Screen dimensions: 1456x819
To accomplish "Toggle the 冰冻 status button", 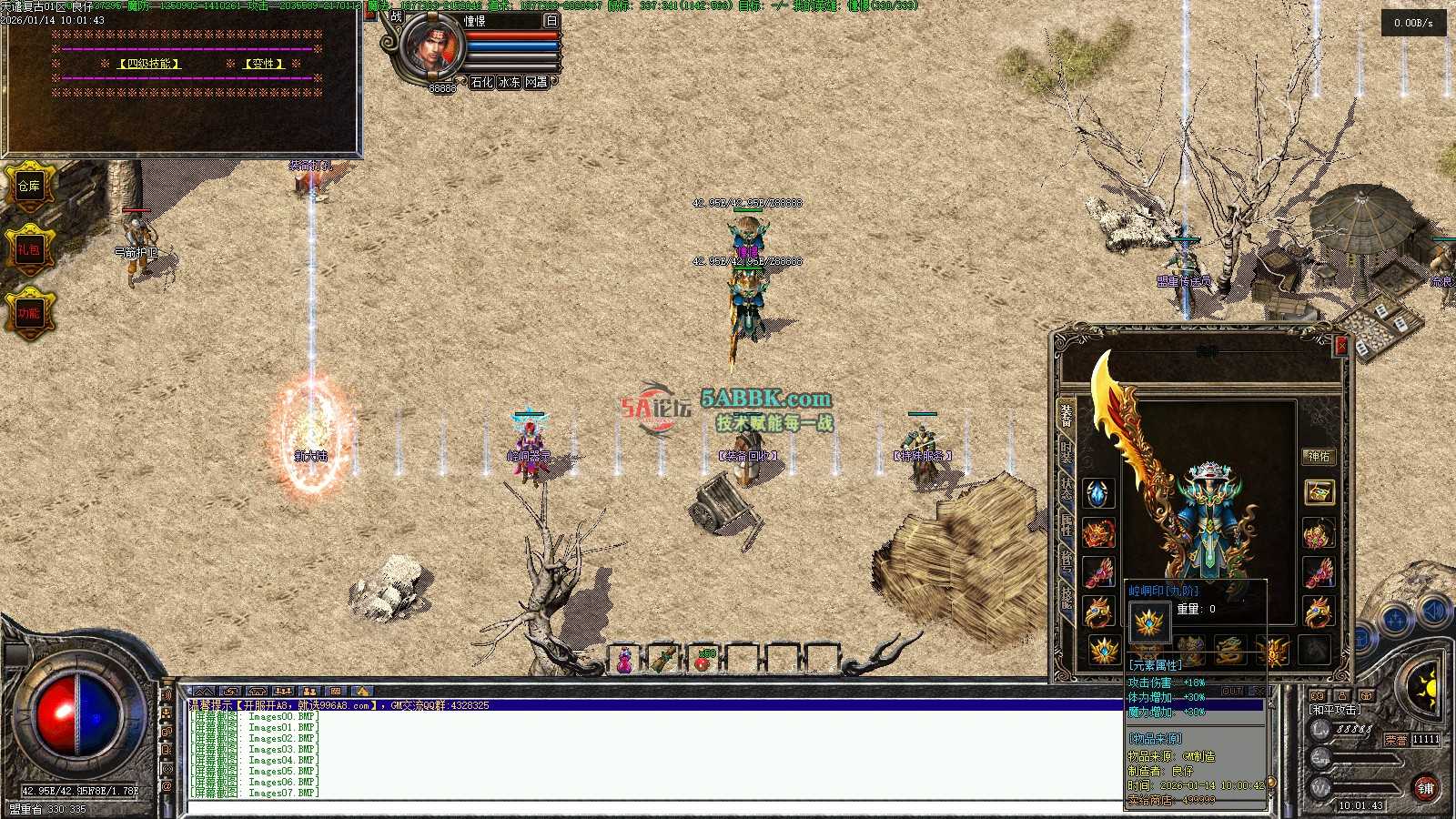I will pyautogui.click(x=510, y=82).
